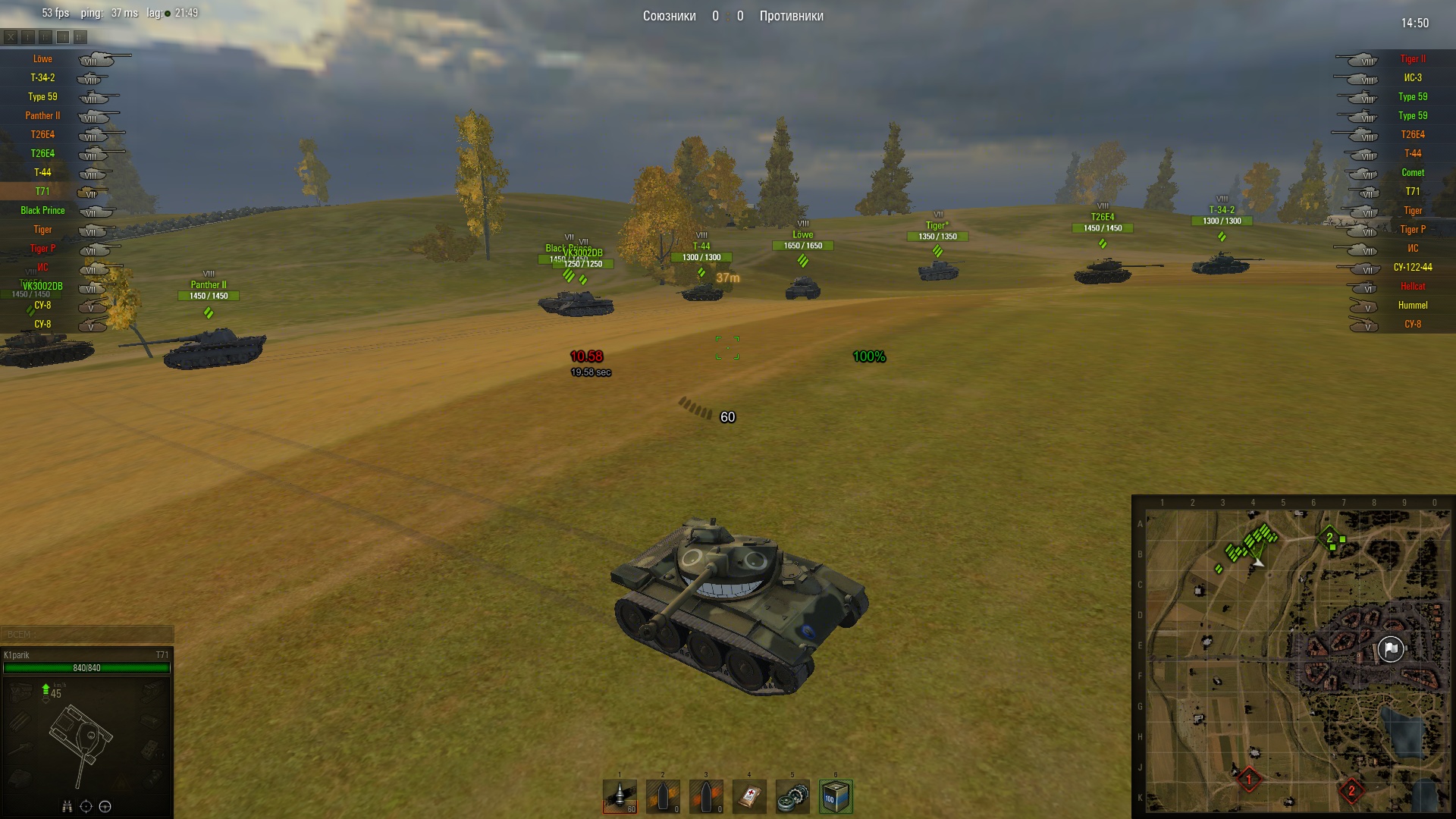The image size is (1456, 819).
Task: Select Hummel in the enemy team list
Action: pos(1412,306)
